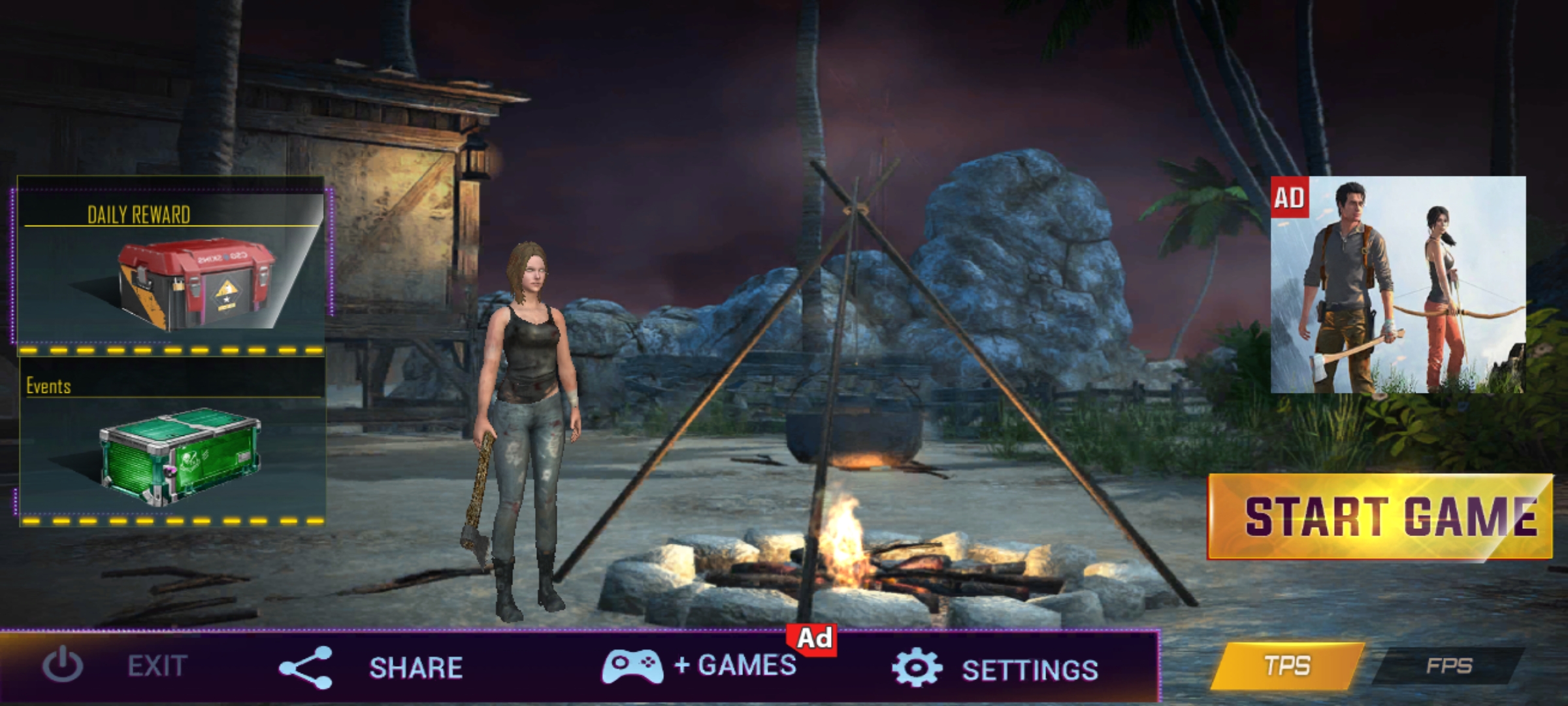Click the Daily Reward header text
The image size is (1568, 706).
click(139, 214)
